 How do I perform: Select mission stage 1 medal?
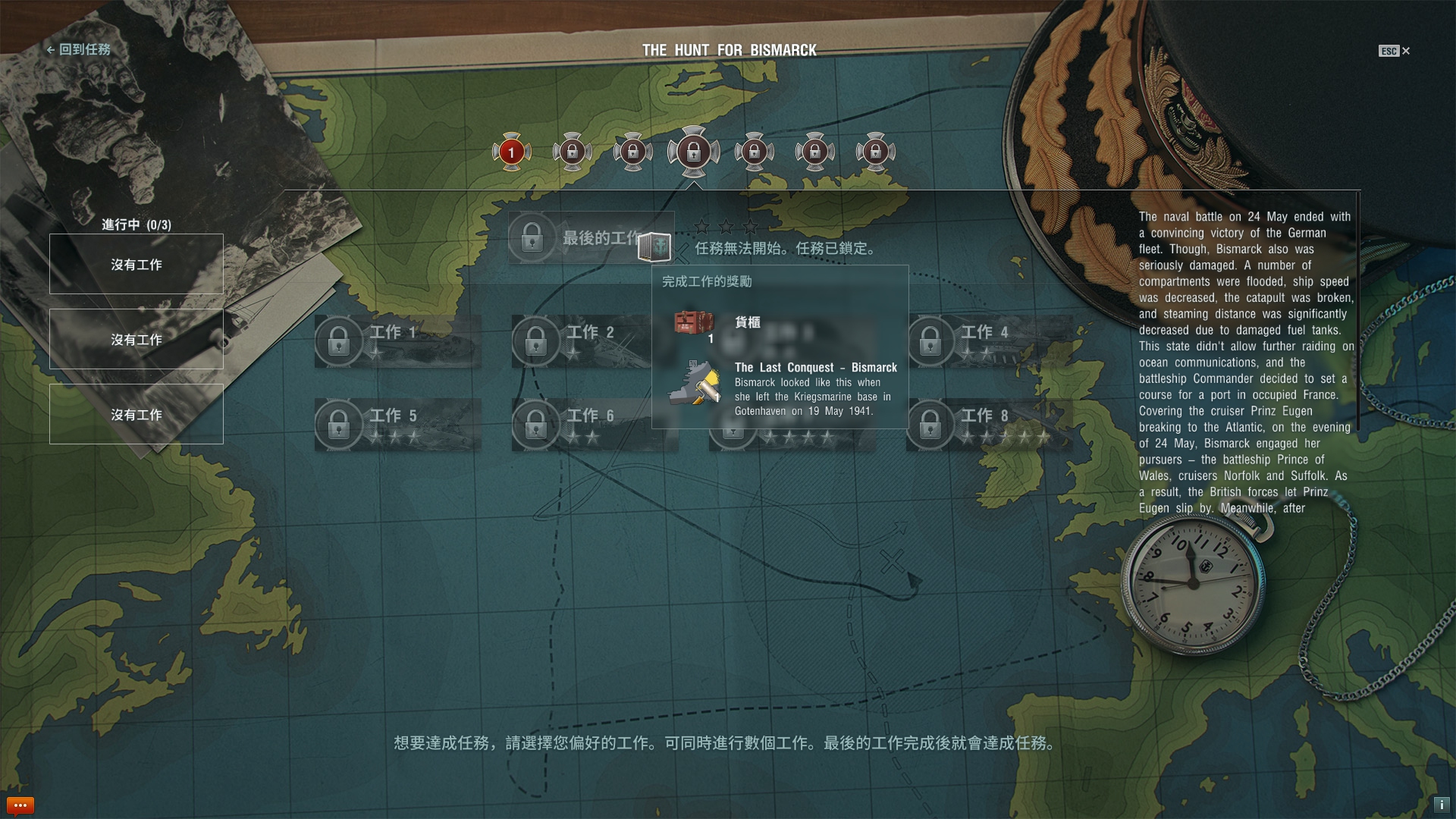tap(511, 152)
